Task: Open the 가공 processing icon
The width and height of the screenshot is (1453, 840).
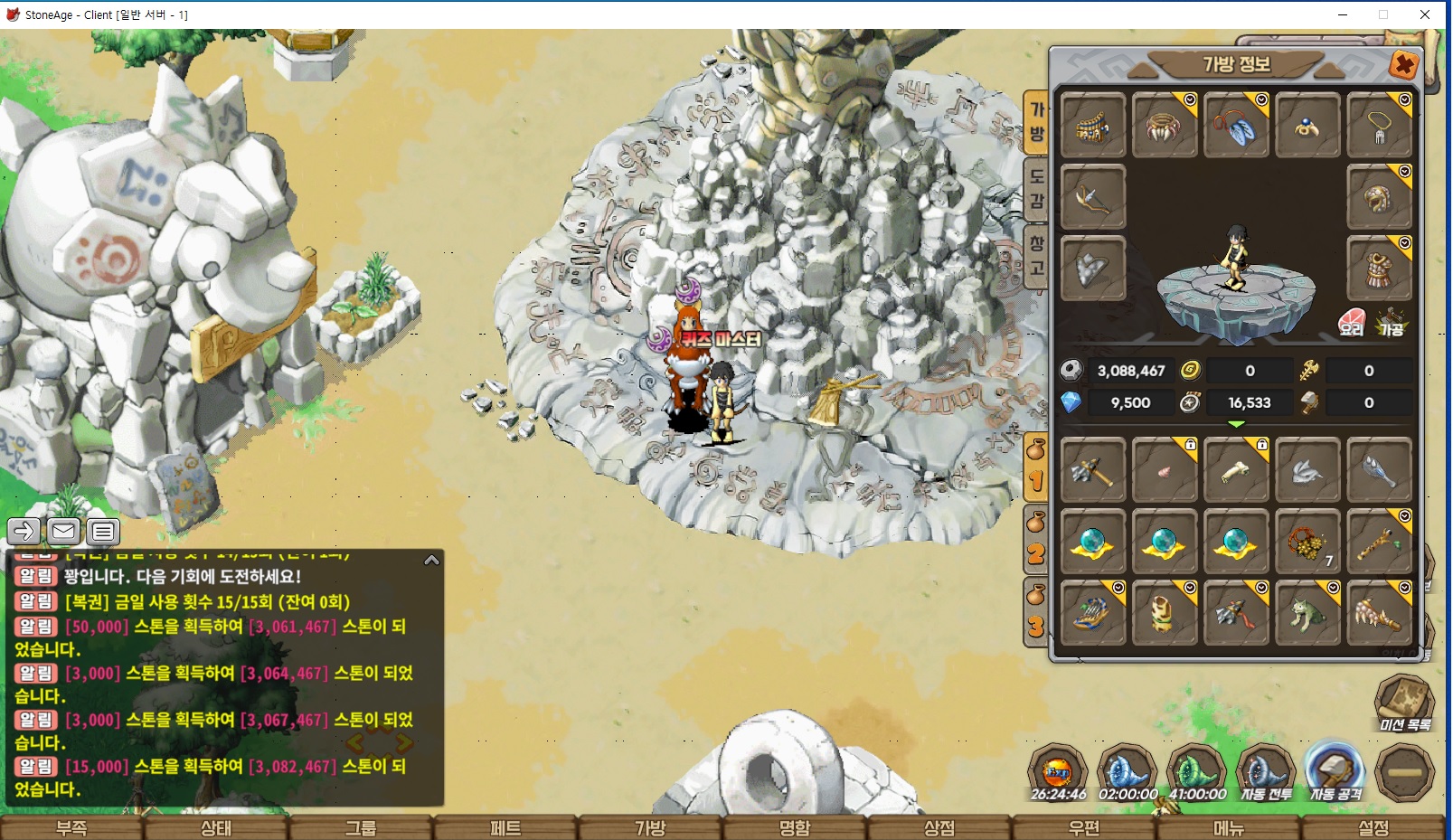Action: pyautogui.click(x=1391, y=323)
